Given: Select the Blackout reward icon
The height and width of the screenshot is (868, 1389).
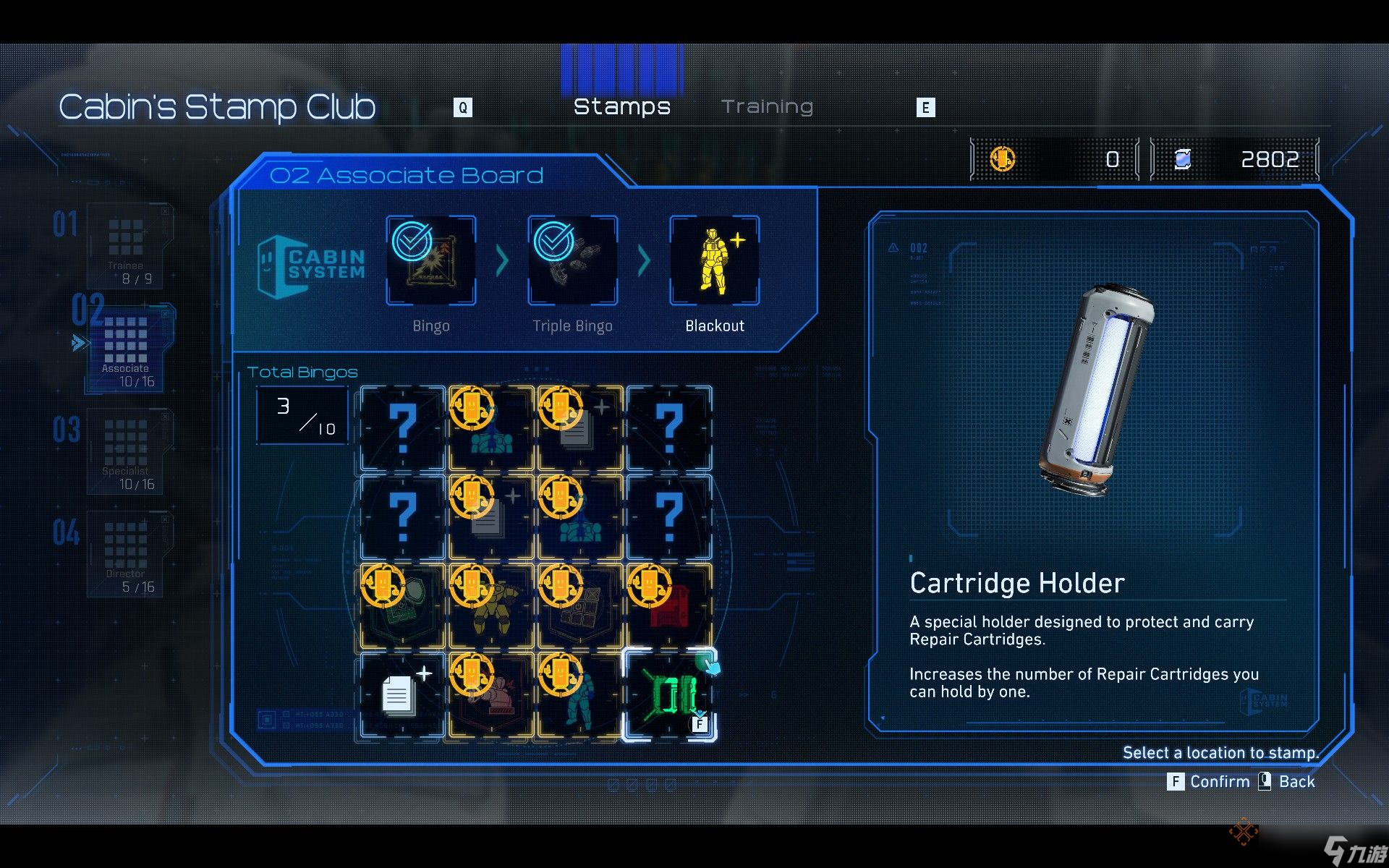Looking at the screenshot, I should coord(715,260).
